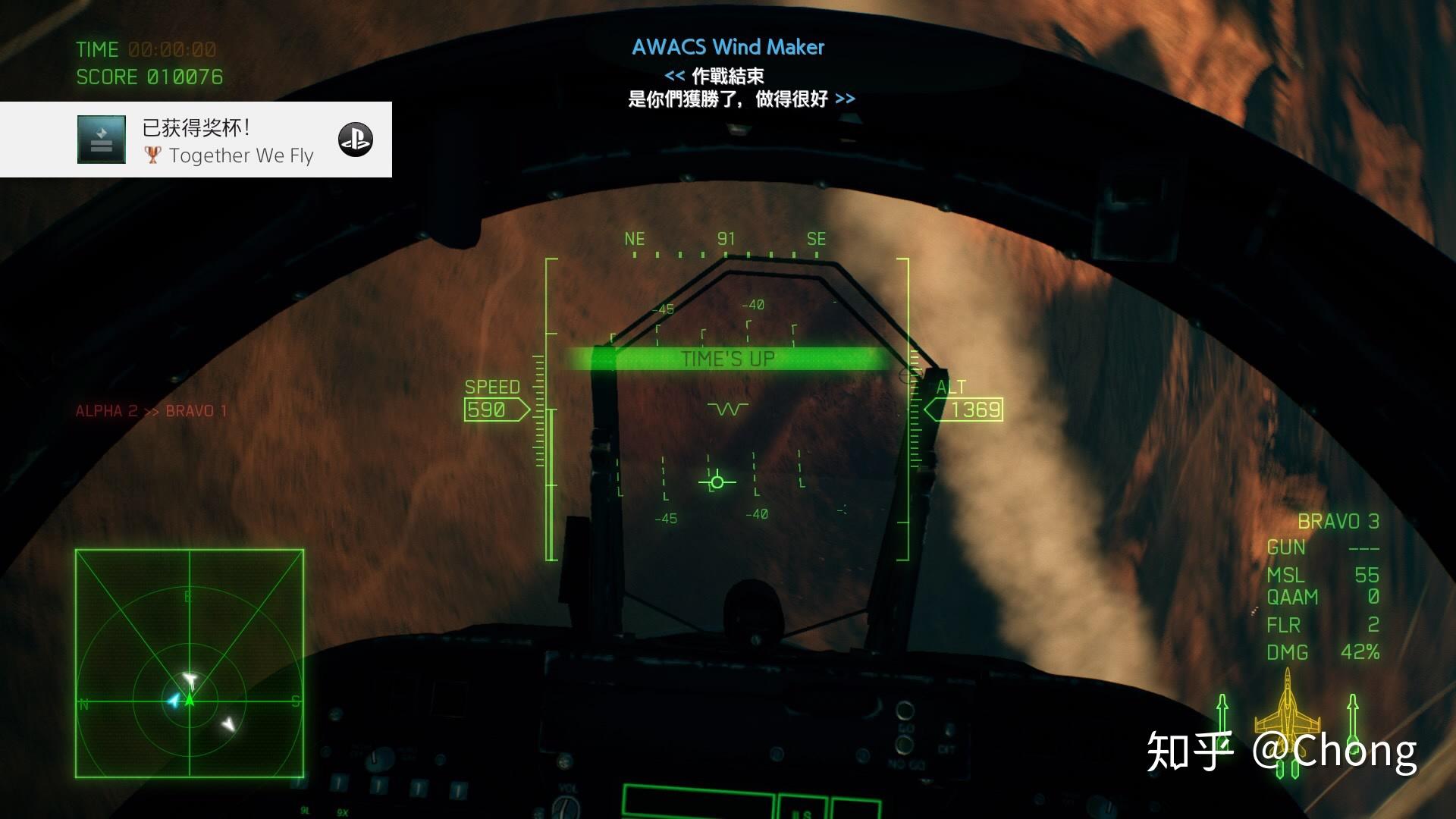This screenshot has width=1456, height=819.
Task: Select the trophy thumbnail image in the notification
Action: point(102,140)
